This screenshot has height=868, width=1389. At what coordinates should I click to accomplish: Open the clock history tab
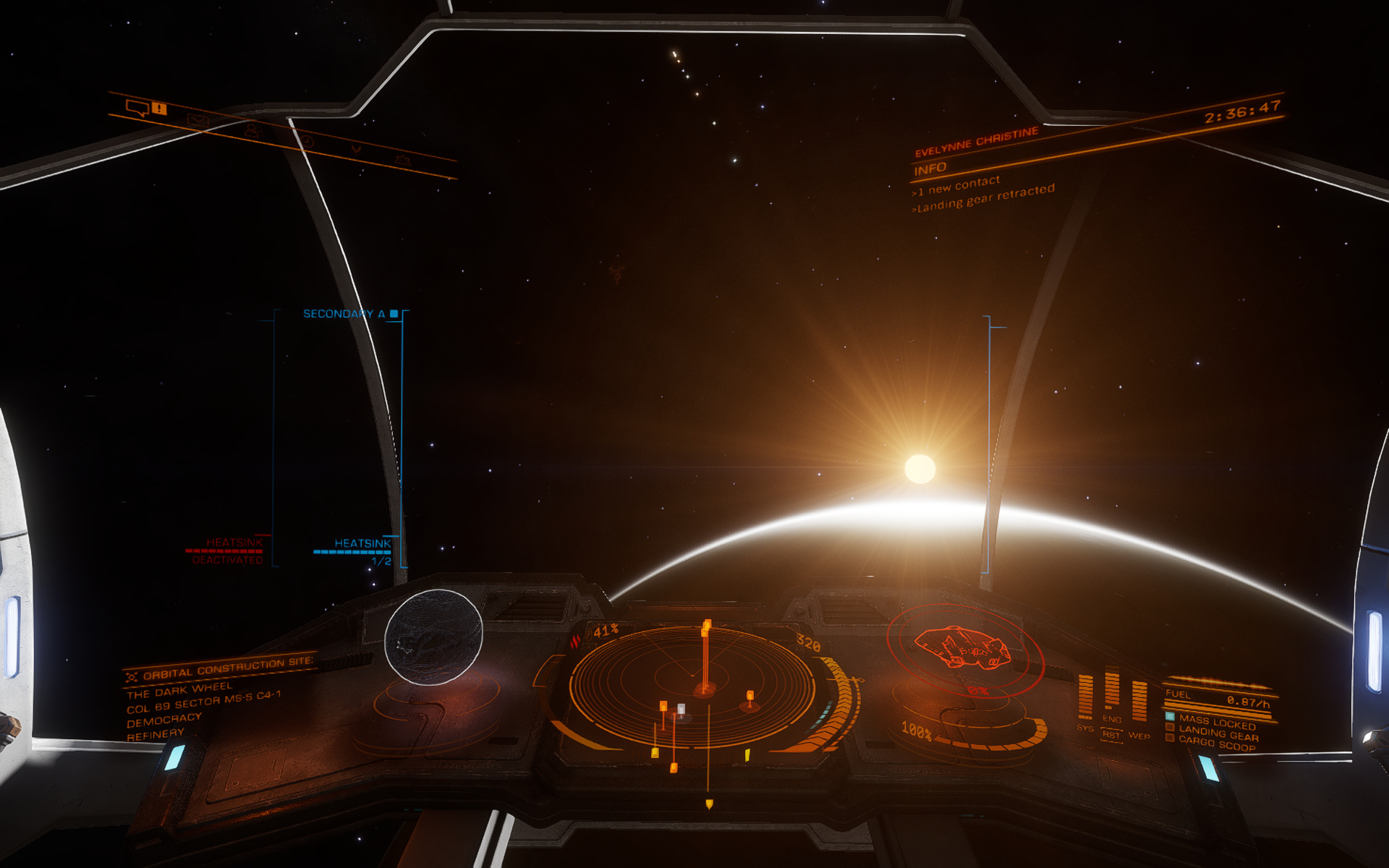coord(307,140)
